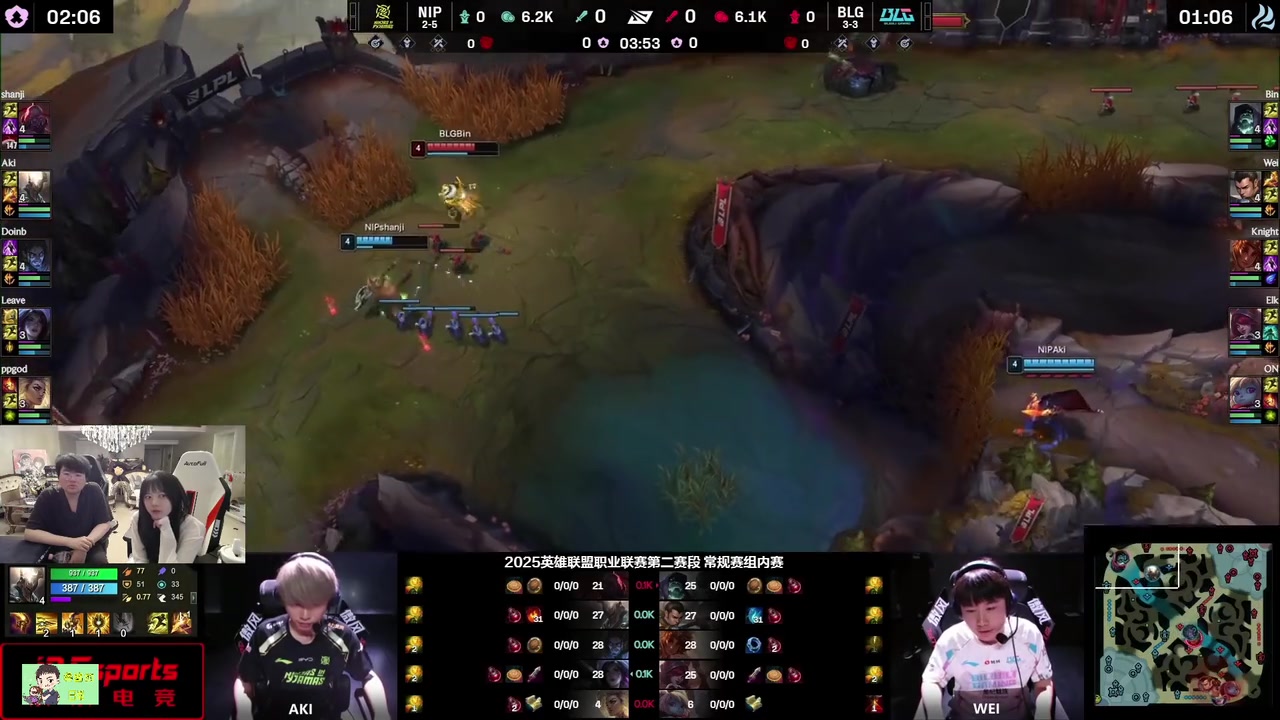Click the NIP team logo
1280x720 pixels.
tap(383, 16)
